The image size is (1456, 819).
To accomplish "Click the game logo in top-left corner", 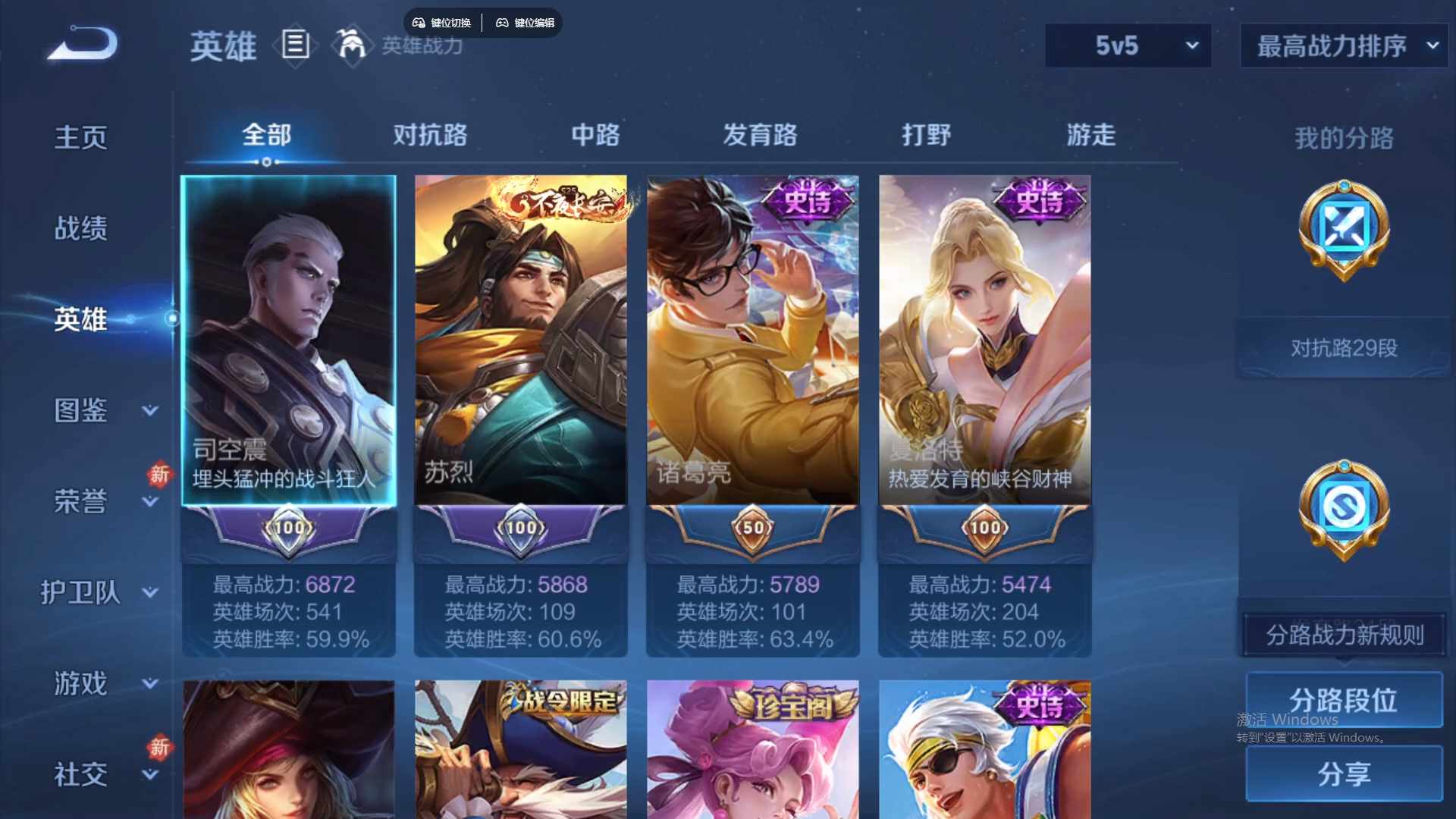I will pos(81,43).
